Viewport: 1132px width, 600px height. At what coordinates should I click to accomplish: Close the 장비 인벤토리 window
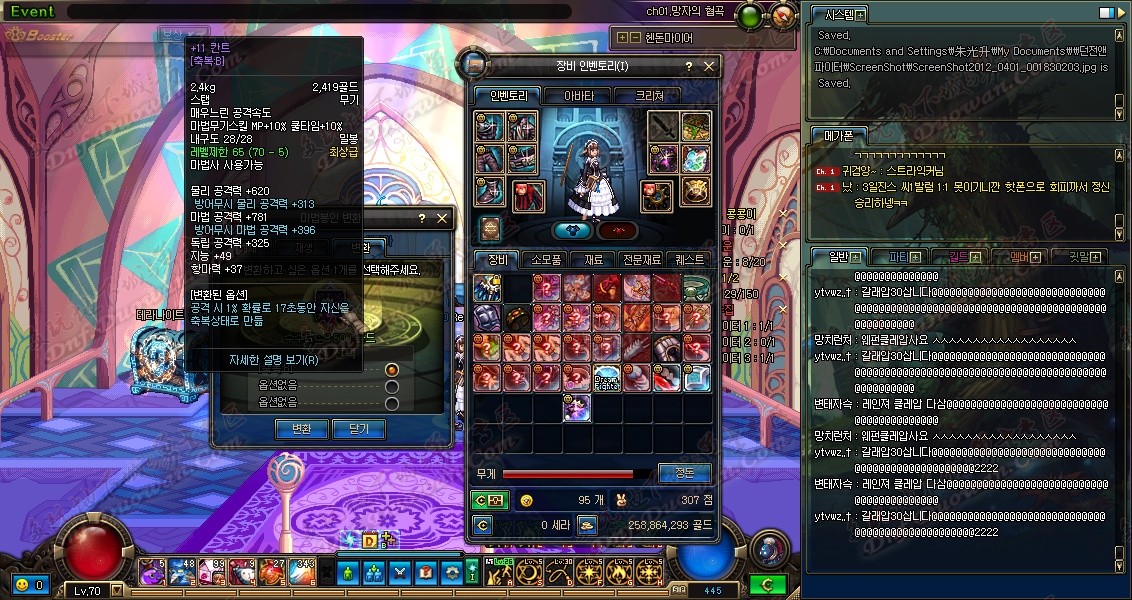click(709, 67)
